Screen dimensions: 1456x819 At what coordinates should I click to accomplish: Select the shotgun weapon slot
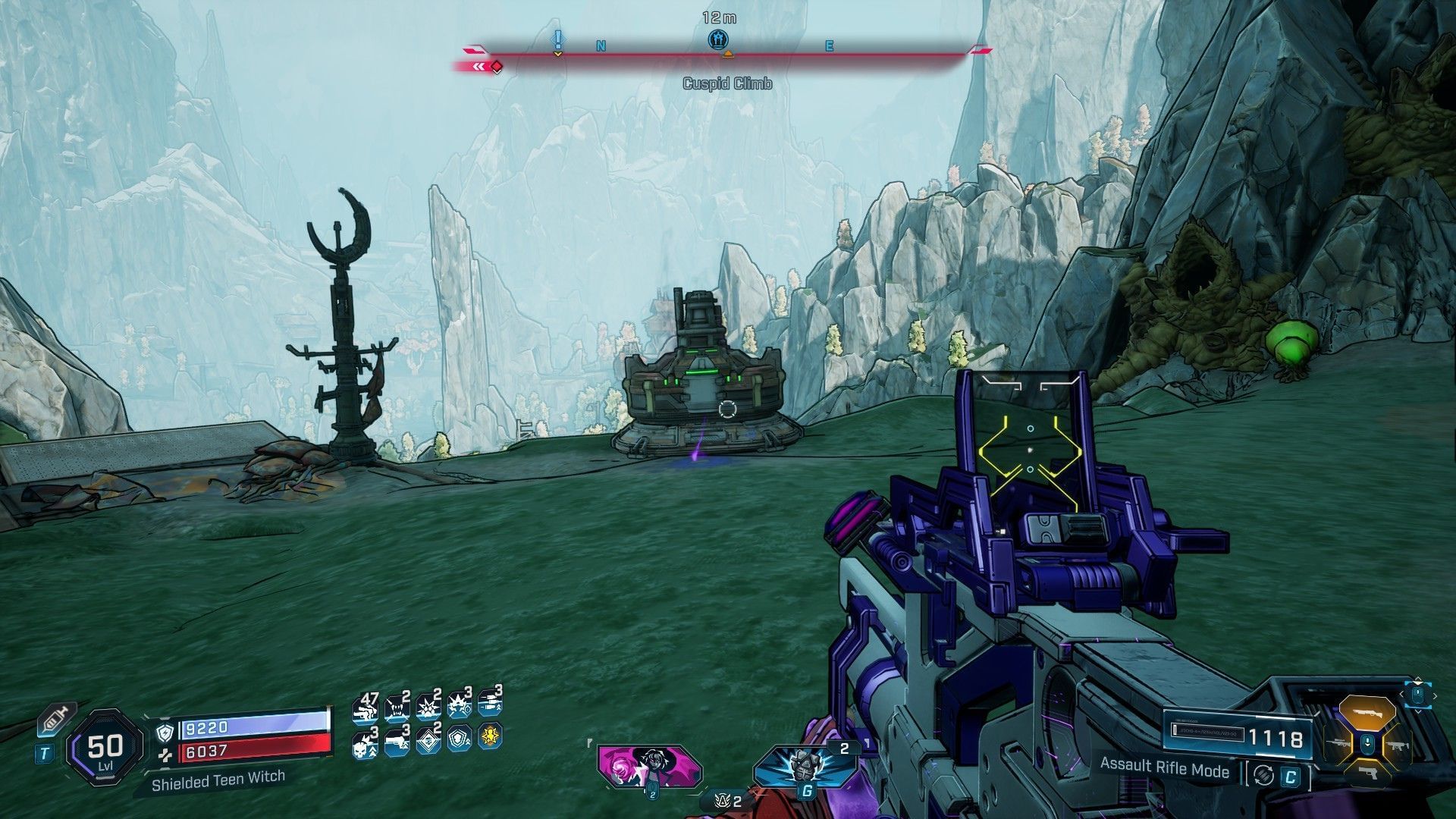[1367, 714]
